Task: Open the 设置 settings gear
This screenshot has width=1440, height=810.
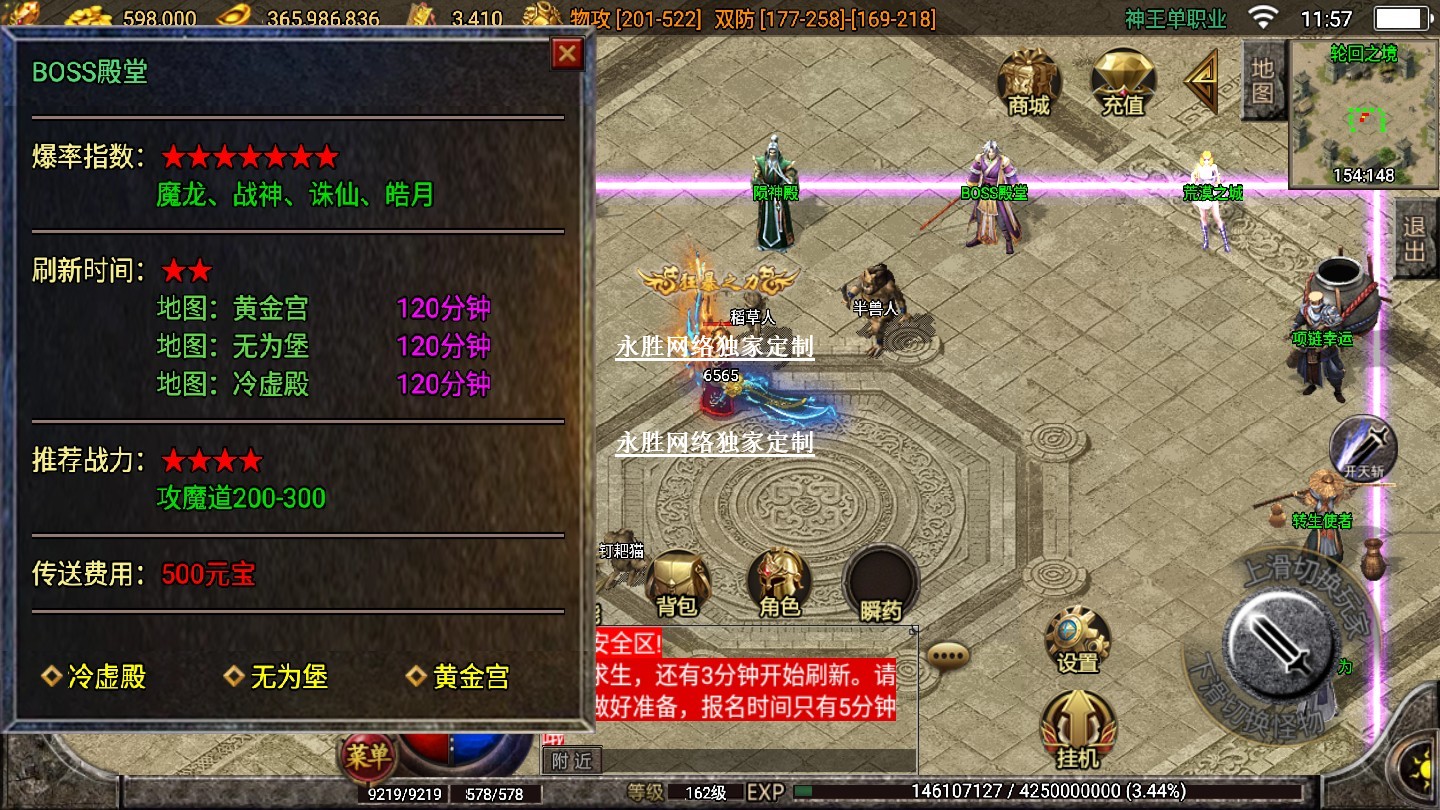Action: tap(1077, 640)
